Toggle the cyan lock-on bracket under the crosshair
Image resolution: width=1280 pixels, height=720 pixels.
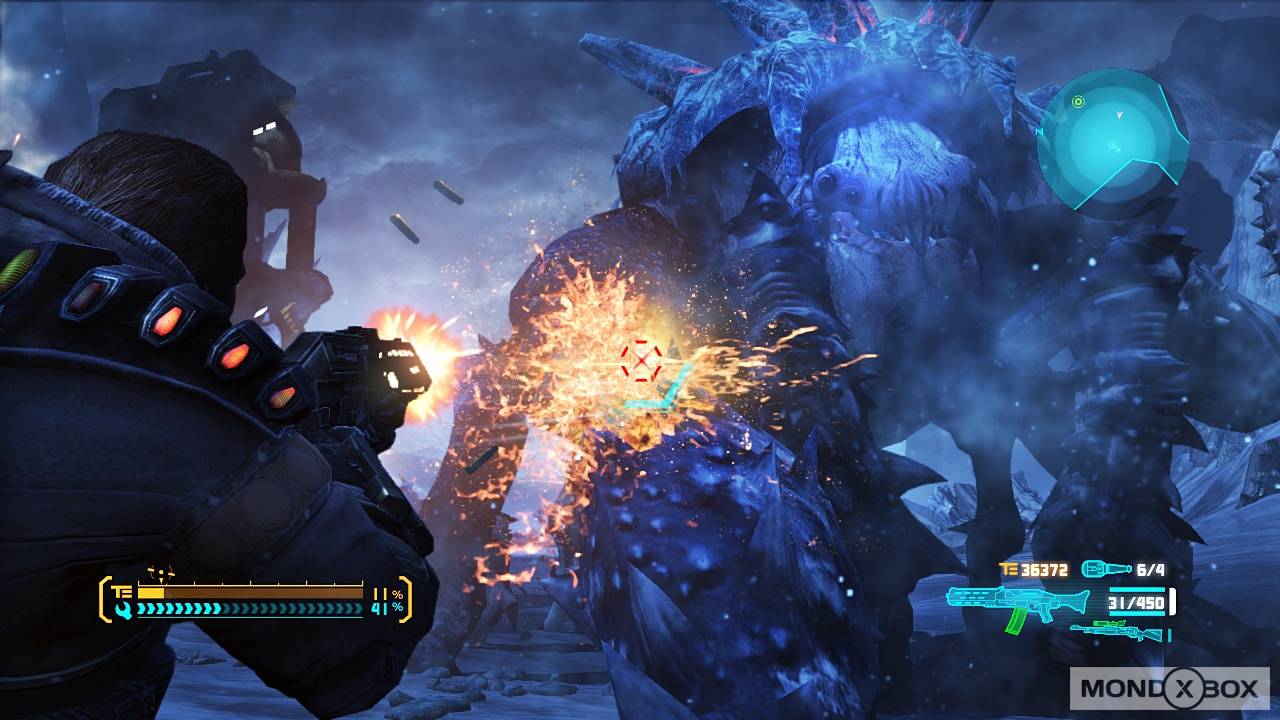click(650, 403)
